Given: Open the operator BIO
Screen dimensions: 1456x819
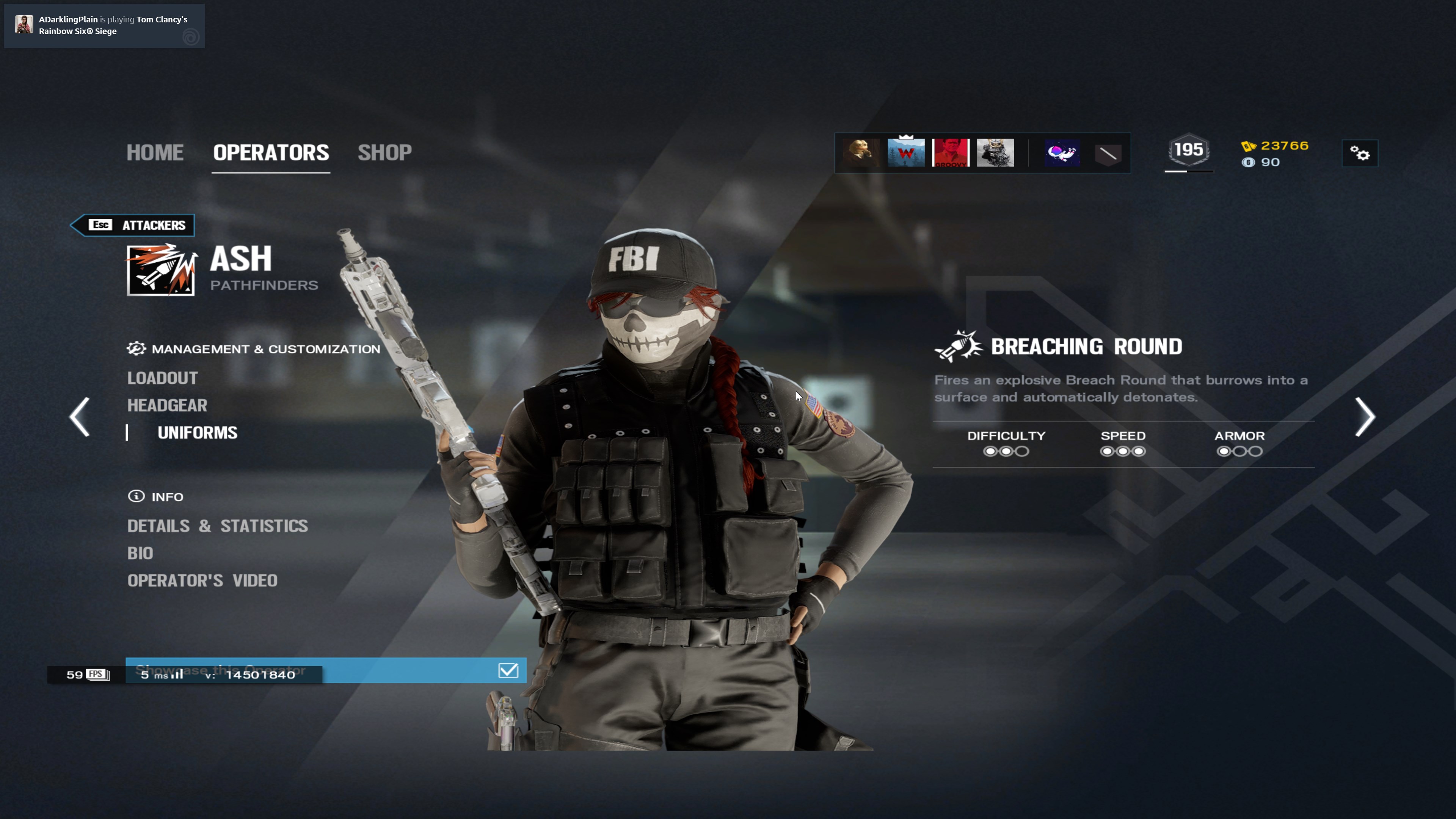Looking at the screenshot, I should 140,553.
